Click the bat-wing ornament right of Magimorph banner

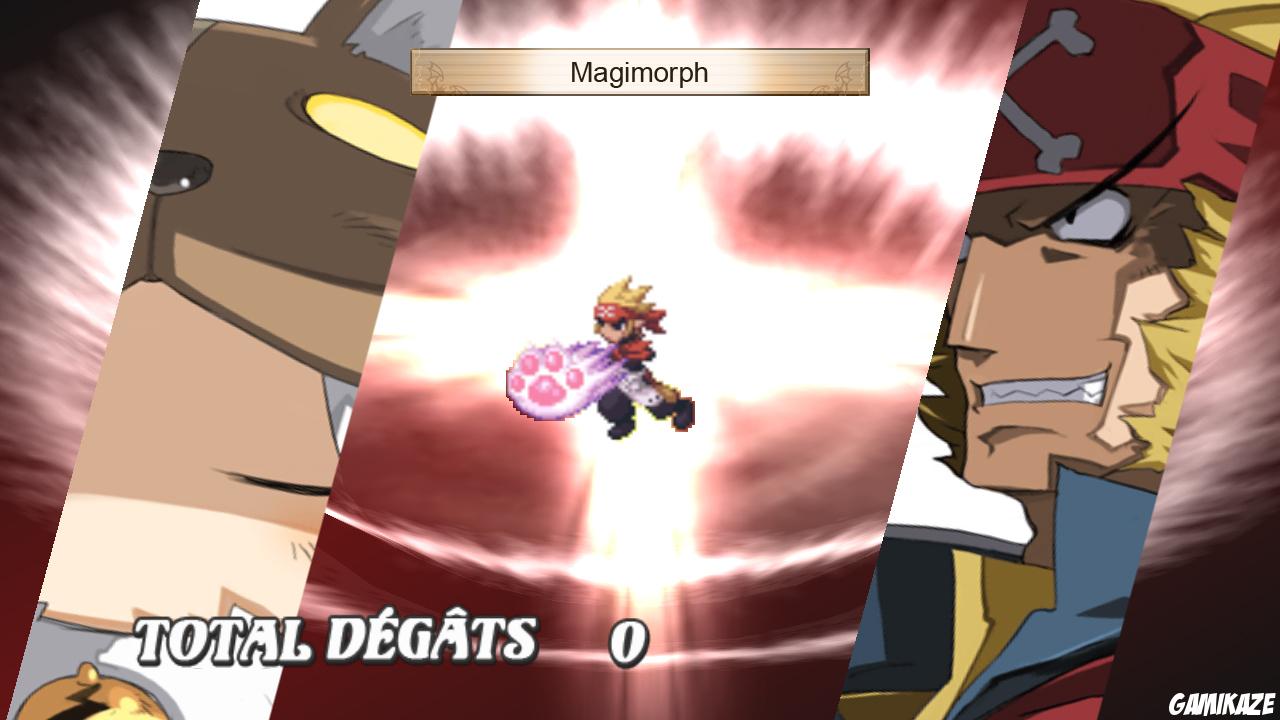coord(844,72)
